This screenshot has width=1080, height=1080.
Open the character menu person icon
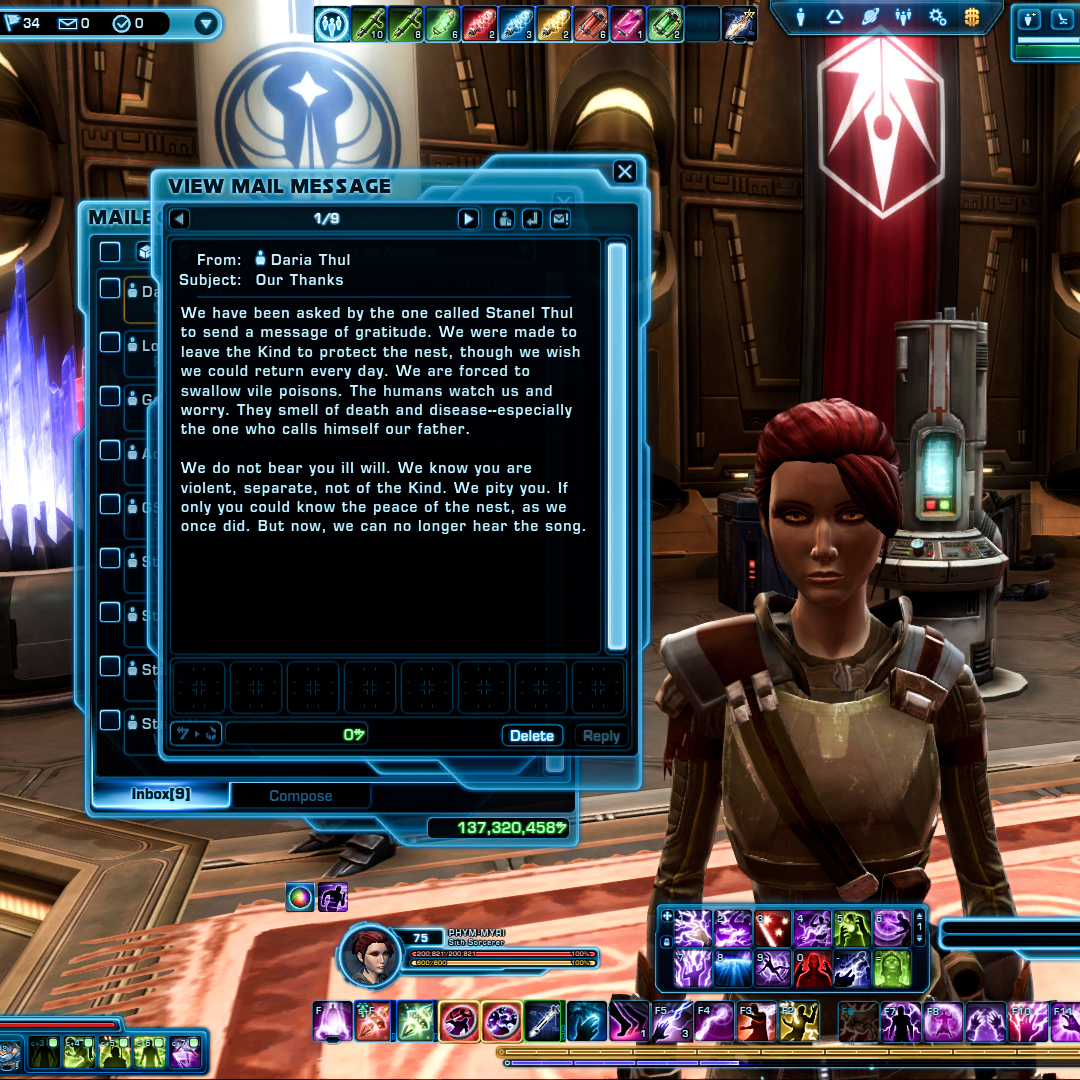point(801,17)
